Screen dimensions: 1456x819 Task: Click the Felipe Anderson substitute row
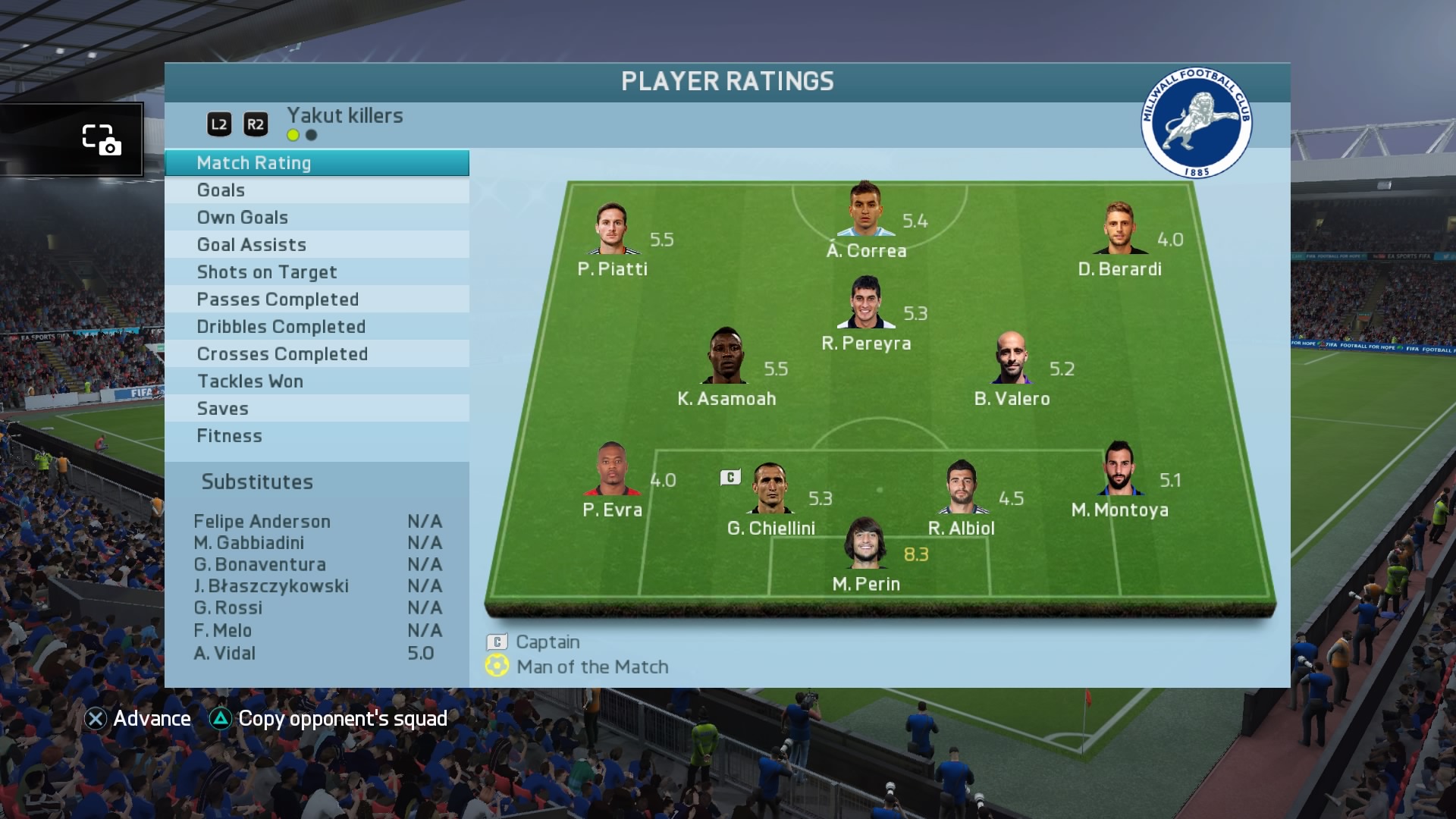[316, 522]
